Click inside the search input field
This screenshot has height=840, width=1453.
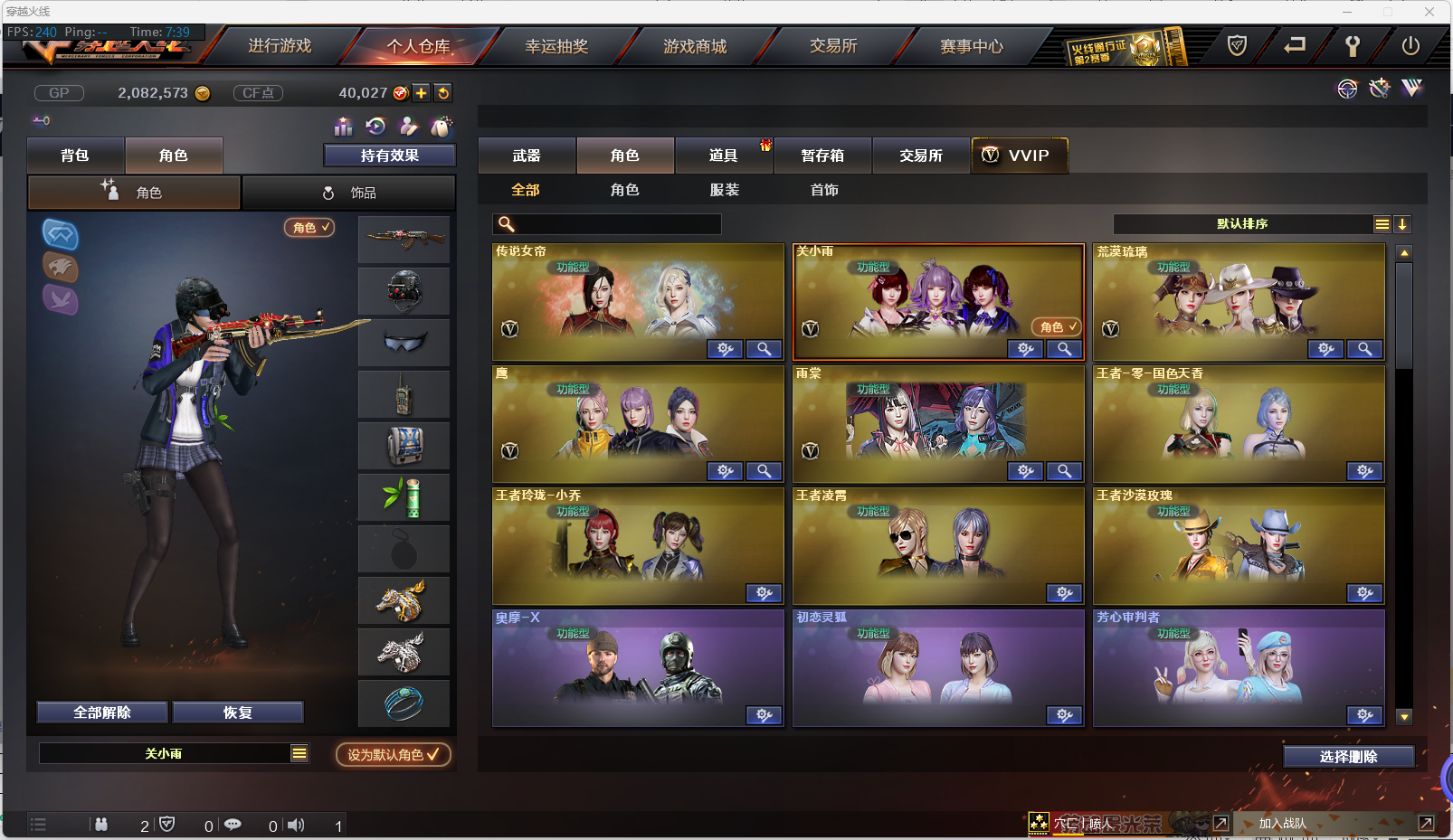tap(615, 223)
